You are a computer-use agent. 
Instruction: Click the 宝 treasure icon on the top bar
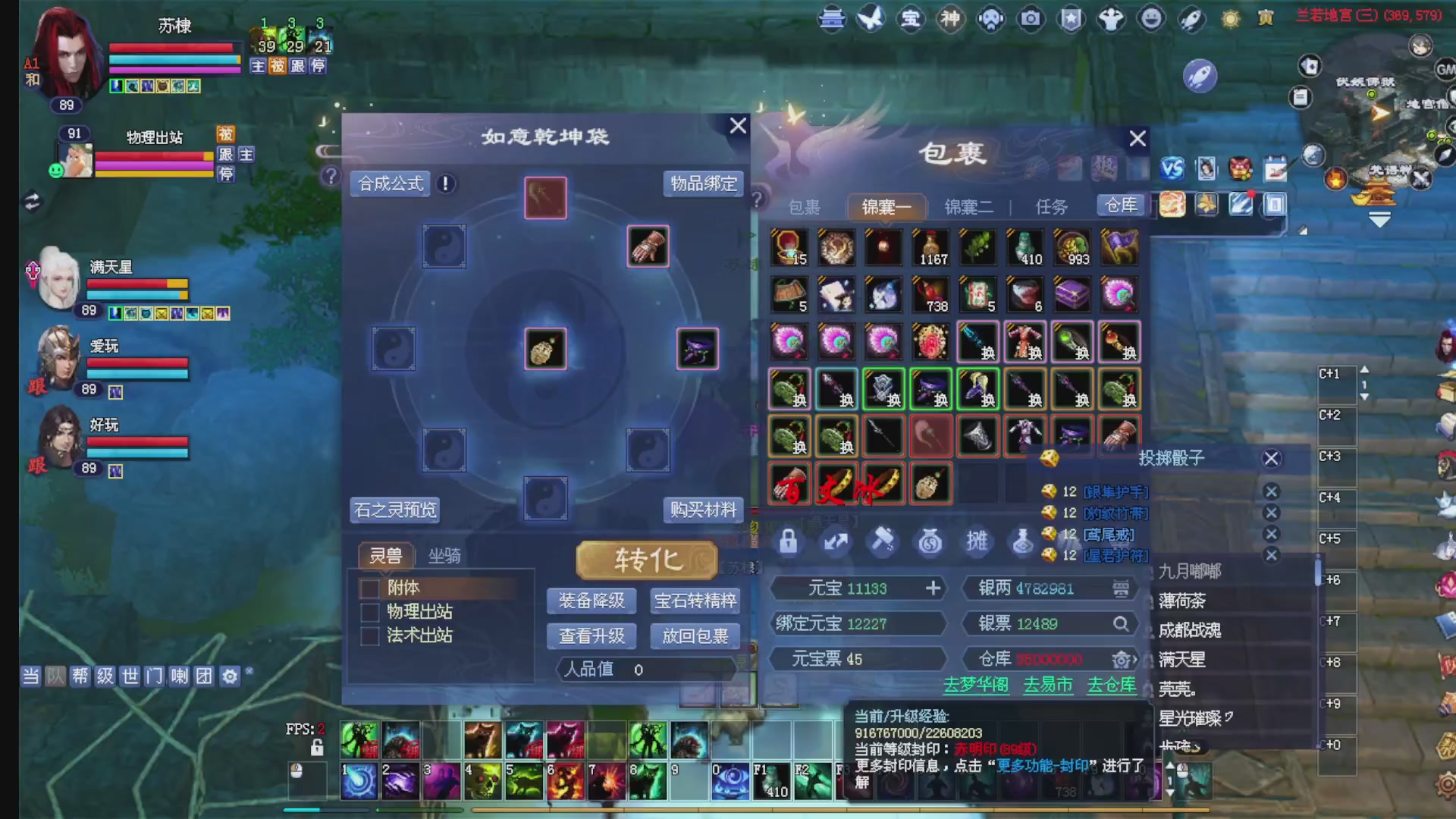coord(912,19)
